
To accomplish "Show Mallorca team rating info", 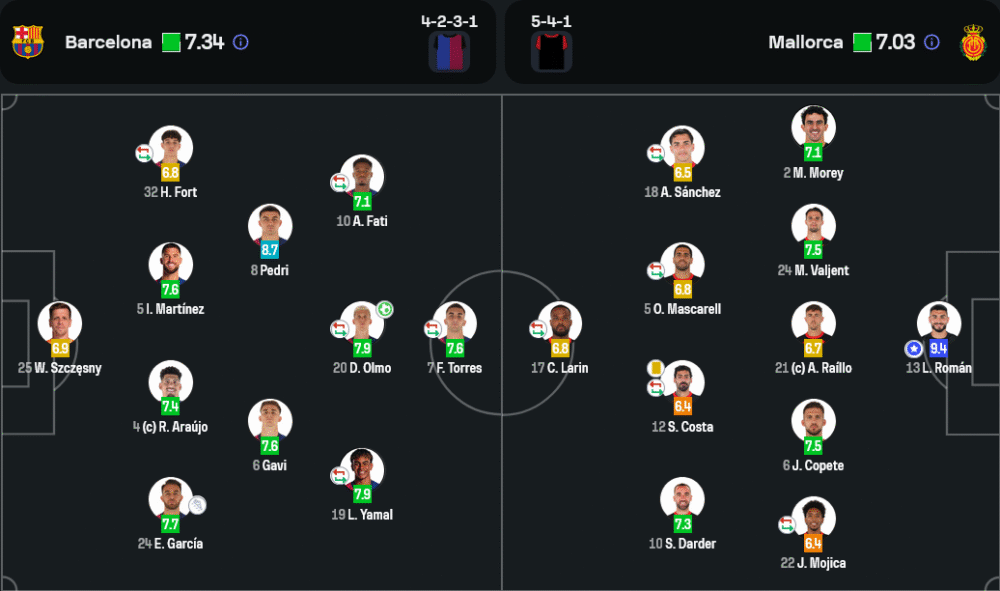I will click(x=932, y=42).
